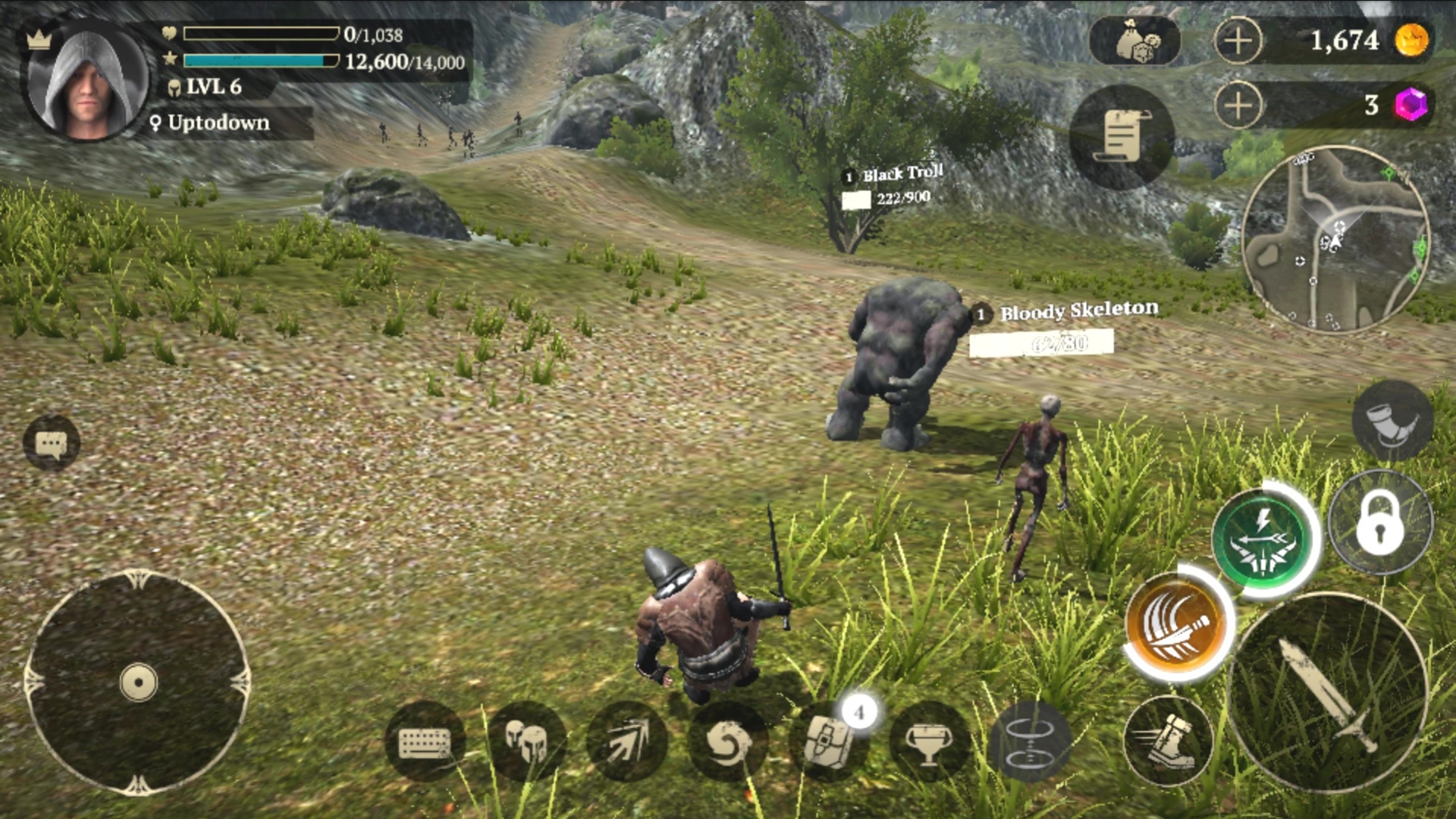1456x819 pixels.
Task: Toggle the target lock padlock
Action: click(x=1380, y=522)
